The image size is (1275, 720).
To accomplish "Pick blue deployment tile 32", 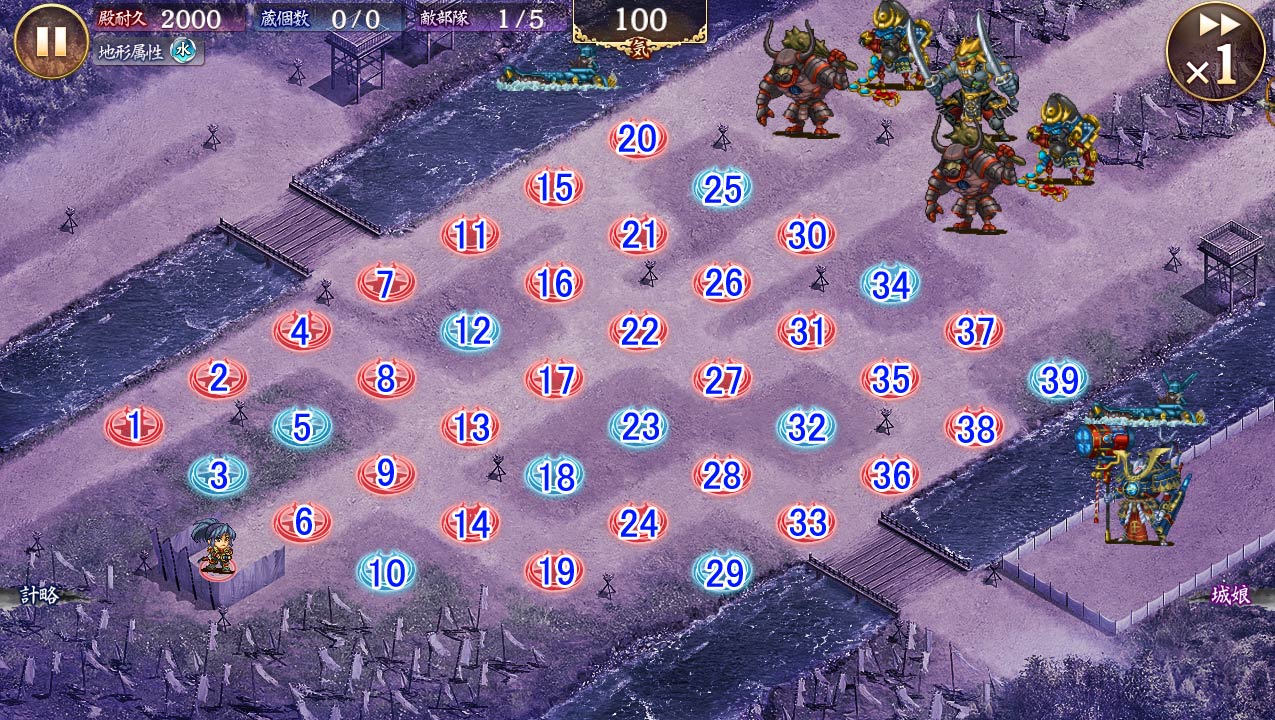I will 806,427.
